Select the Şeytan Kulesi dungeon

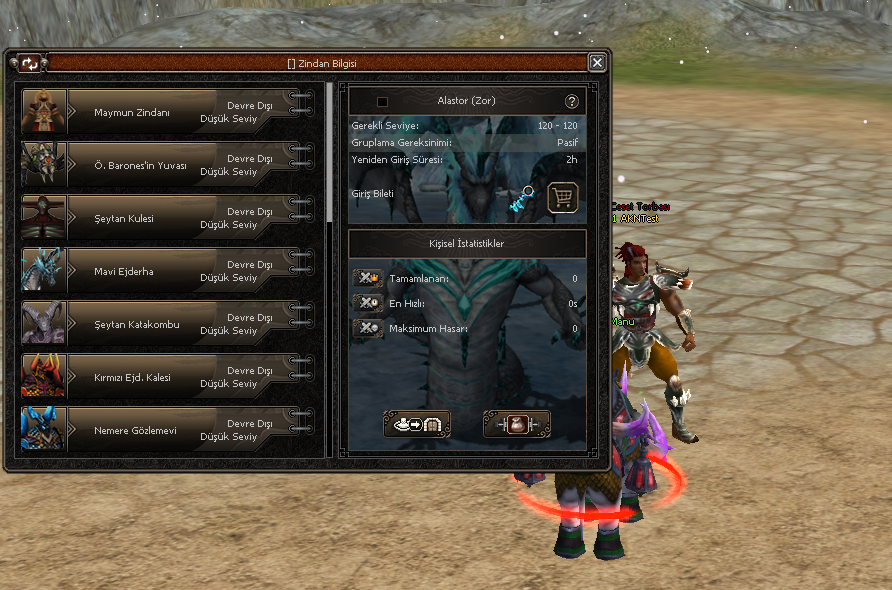168,218
